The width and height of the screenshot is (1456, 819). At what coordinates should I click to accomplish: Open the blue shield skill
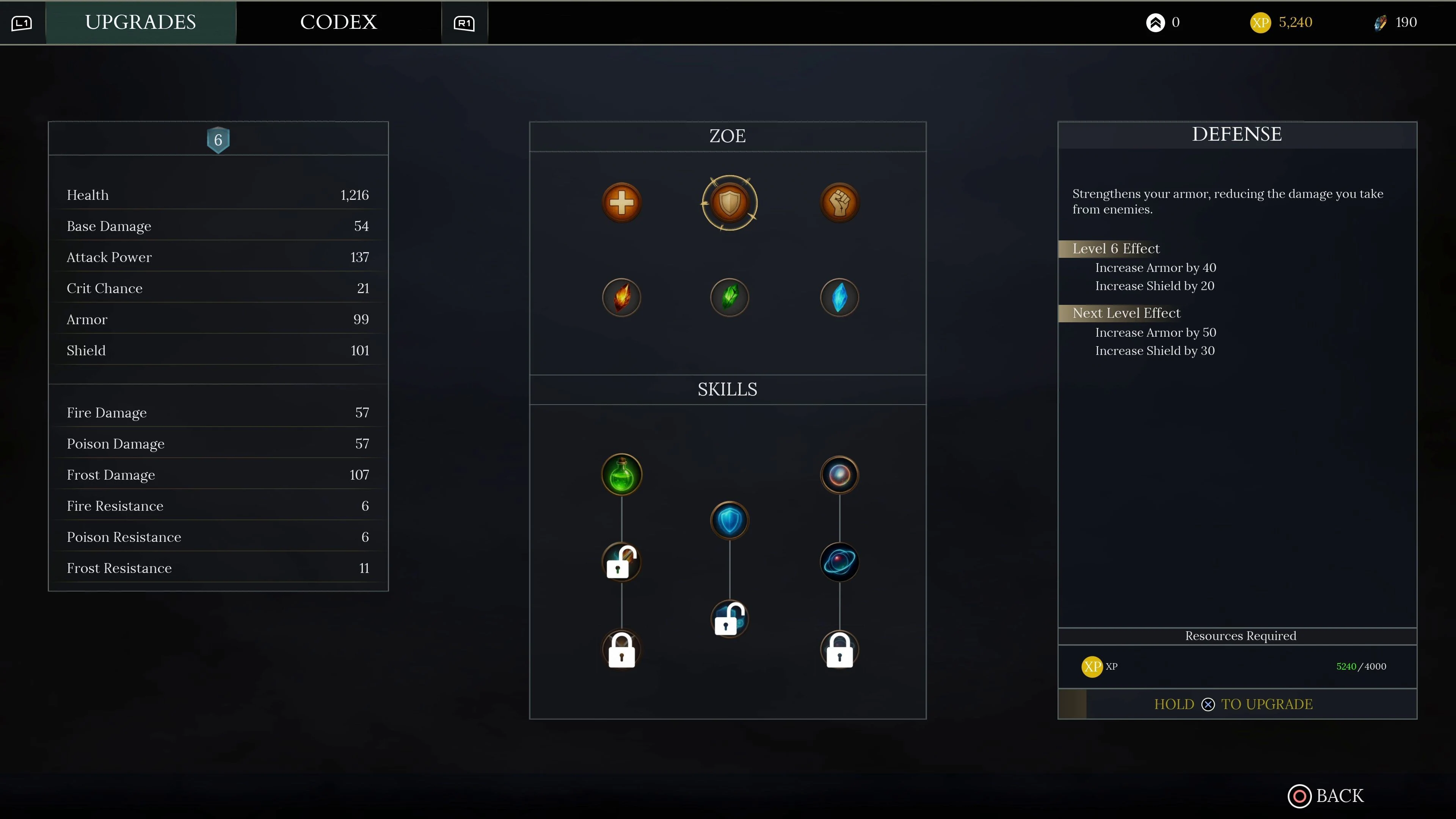[729, 520]
